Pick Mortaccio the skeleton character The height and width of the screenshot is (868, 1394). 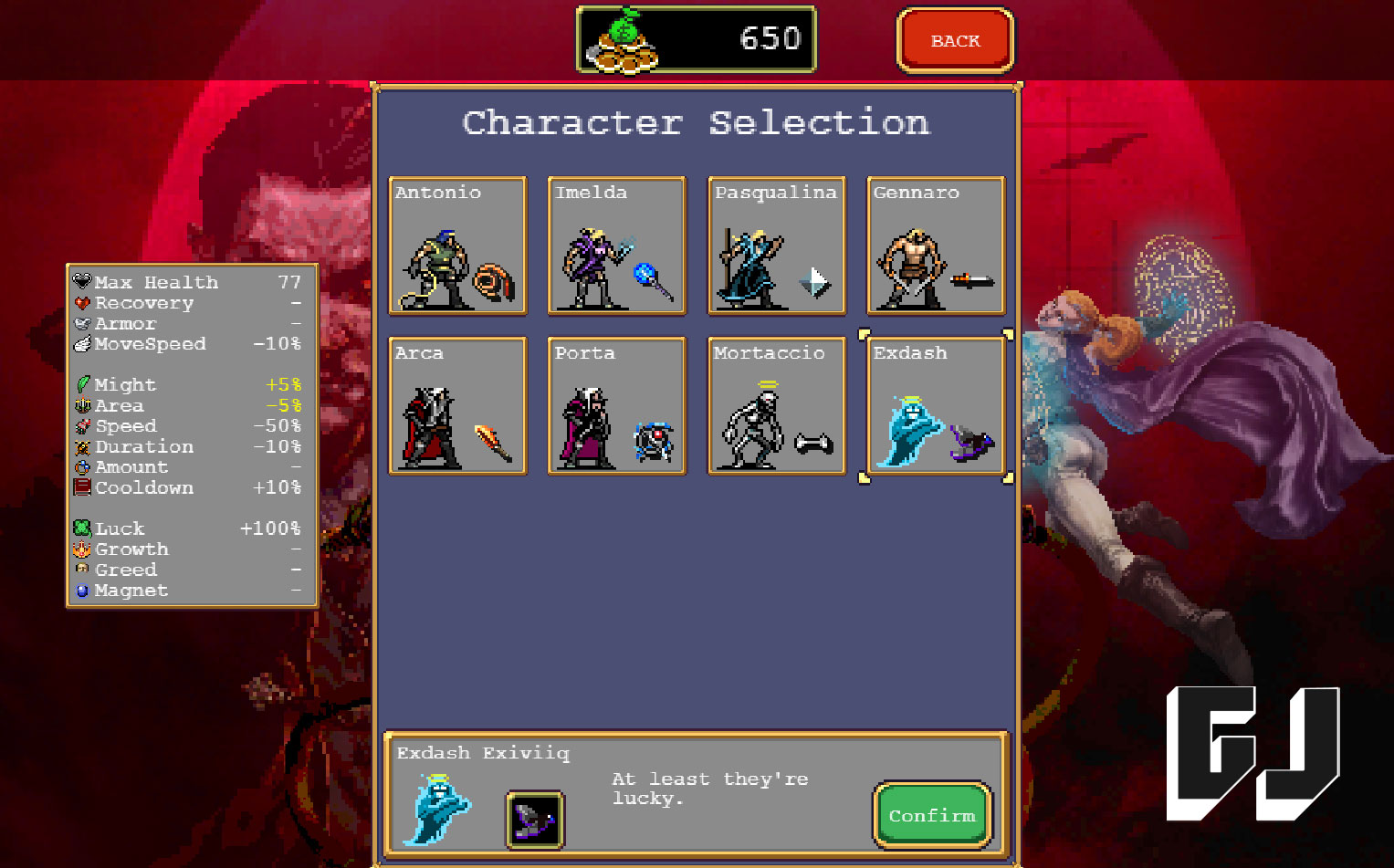pyautogui.click(x=776, y=406)
